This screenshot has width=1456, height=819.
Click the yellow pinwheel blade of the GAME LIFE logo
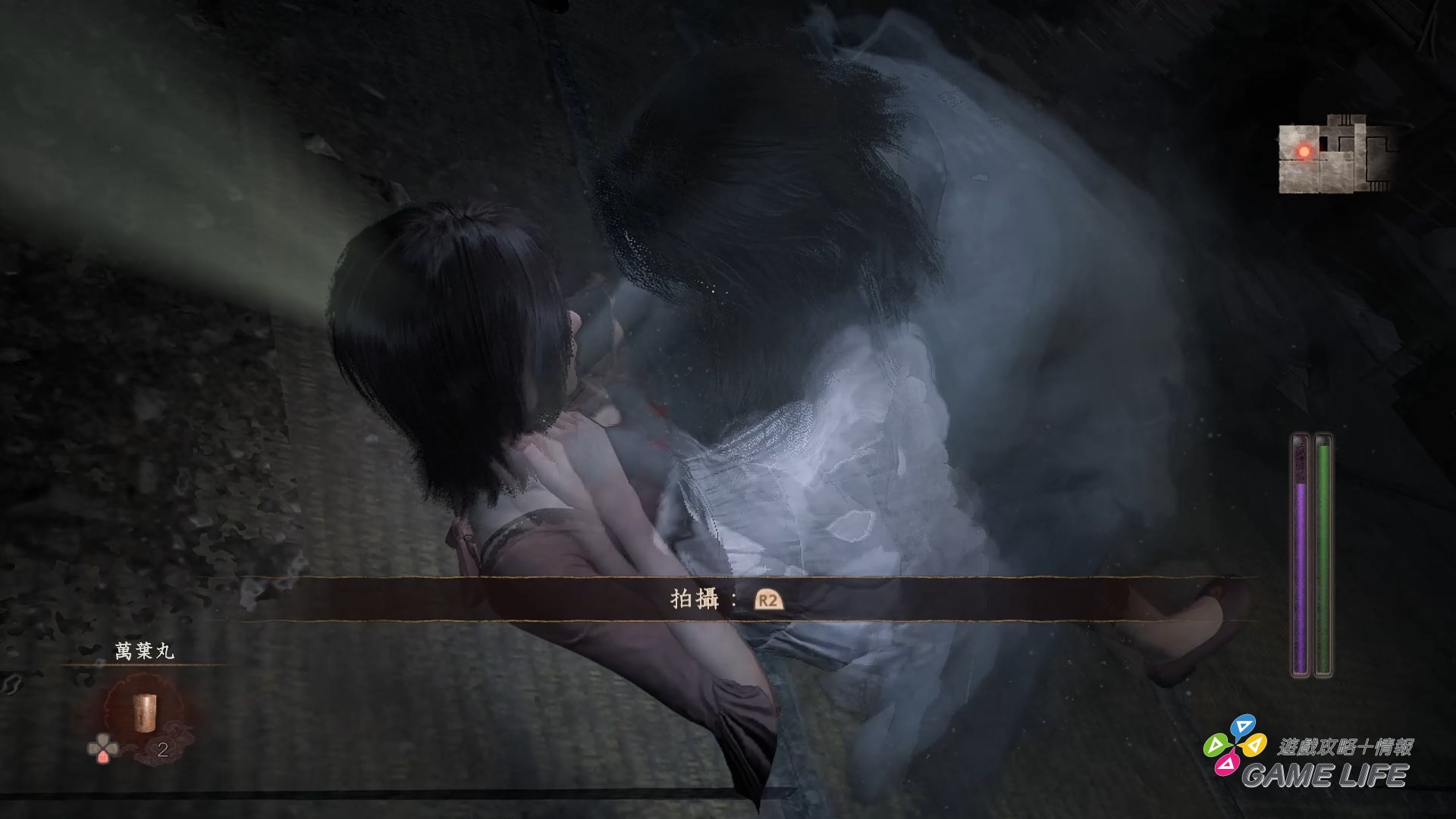(x=1256, y=745)
